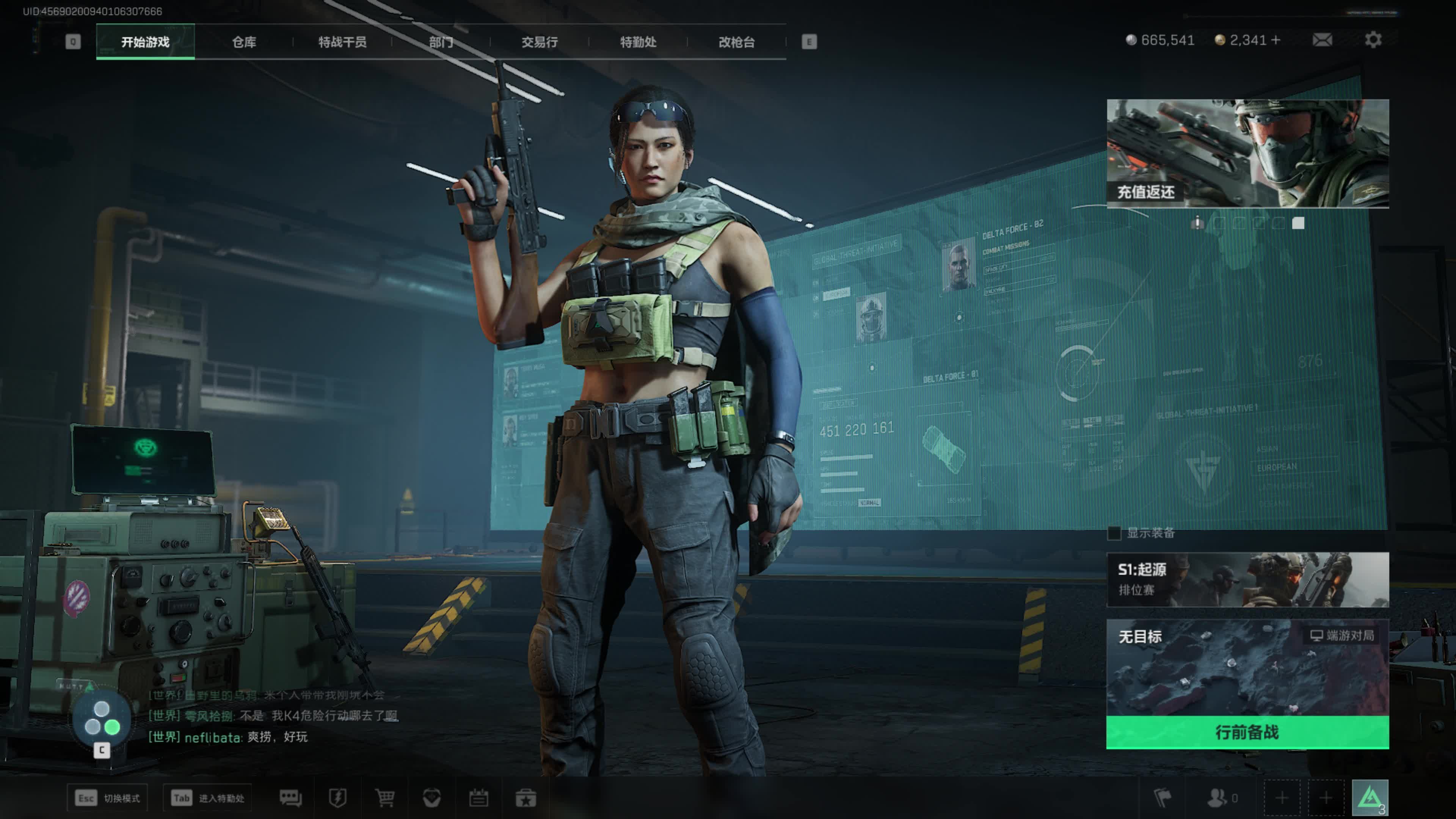The width and height of the screenshot is (1456, 819).
Task: Click the 行前备战 pre-deployment button
Action: point(1247,733)
